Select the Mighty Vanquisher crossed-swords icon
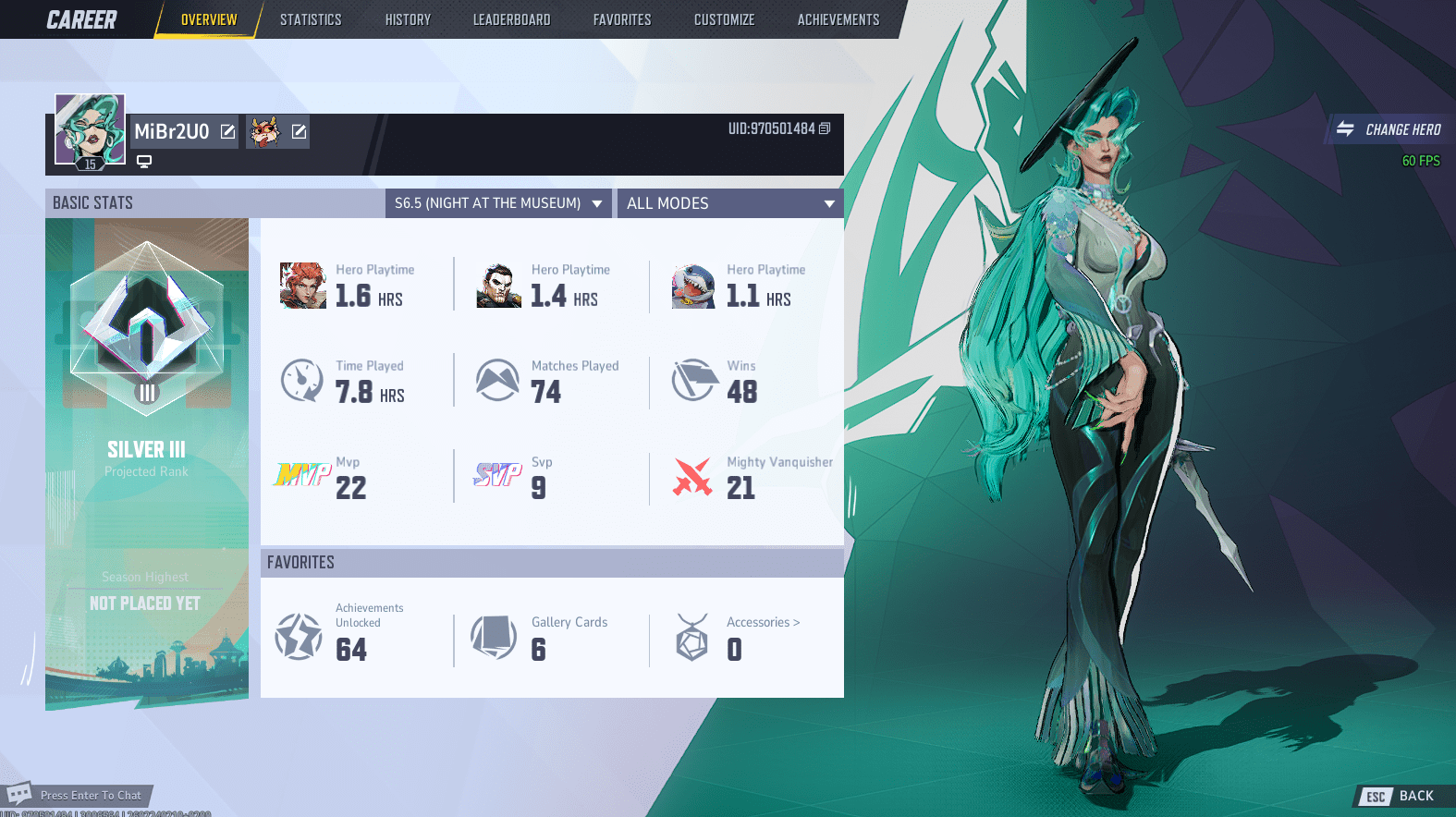This screenshot has height=817, width=1456. 693,476
